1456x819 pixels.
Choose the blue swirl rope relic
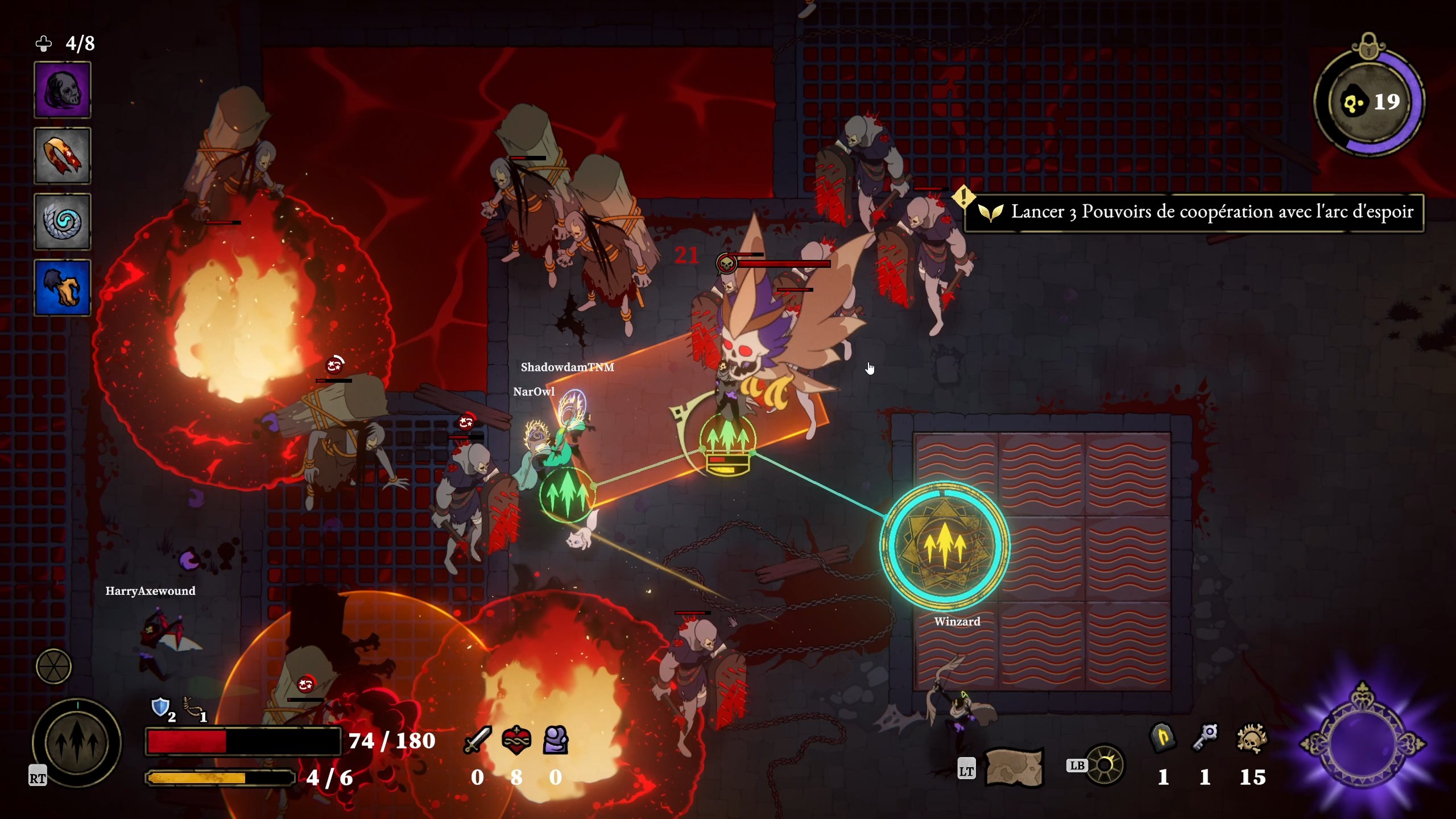coord(63,222)
